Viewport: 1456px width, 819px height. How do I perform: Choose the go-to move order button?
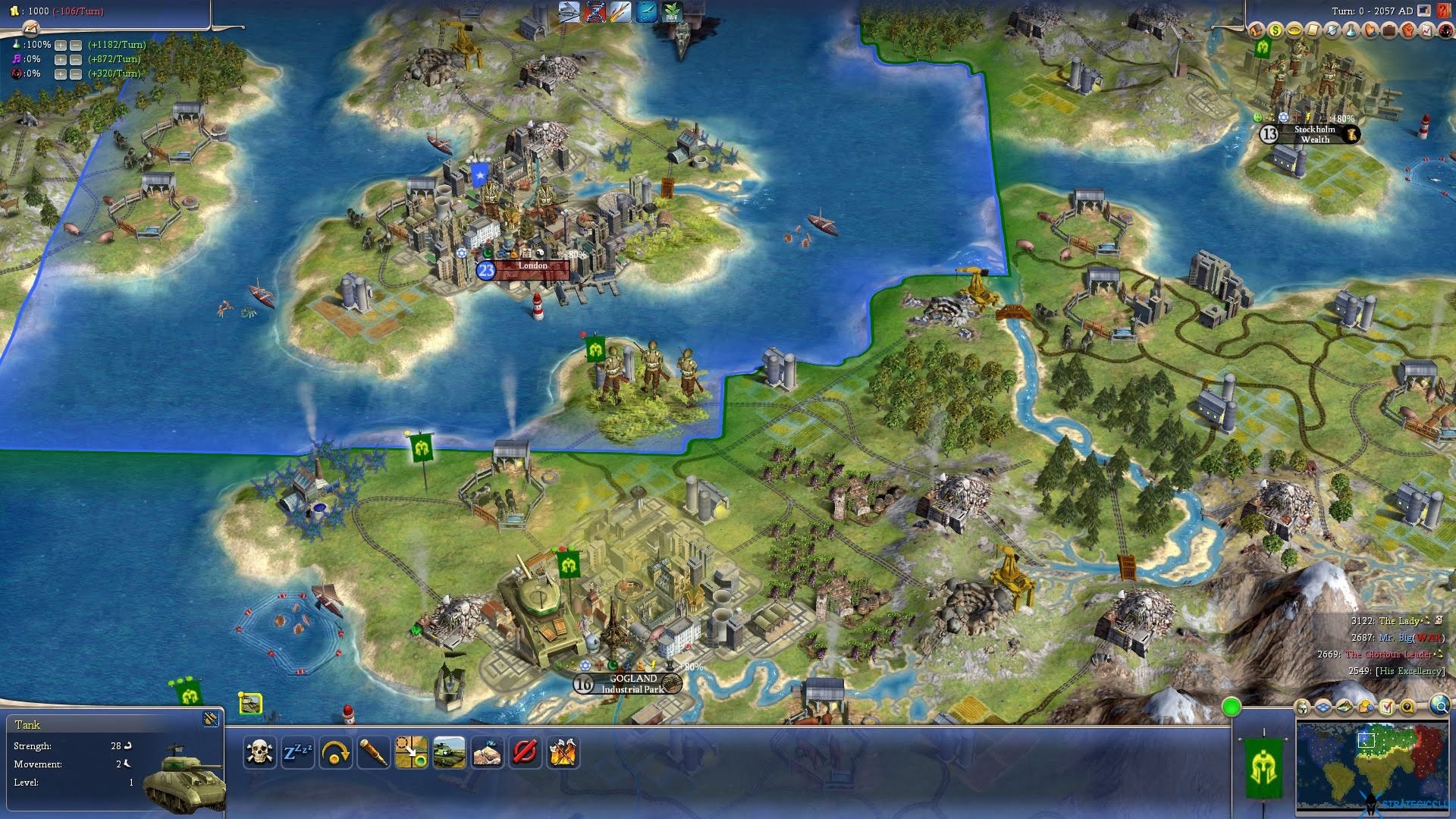[411, 752]
